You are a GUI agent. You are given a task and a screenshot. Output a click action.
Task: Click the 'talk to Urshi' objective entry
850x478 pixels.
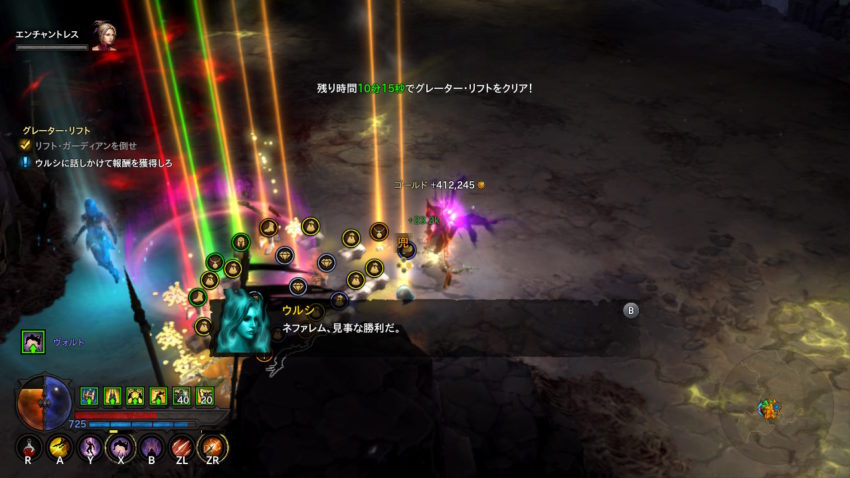tap(105, 162)
